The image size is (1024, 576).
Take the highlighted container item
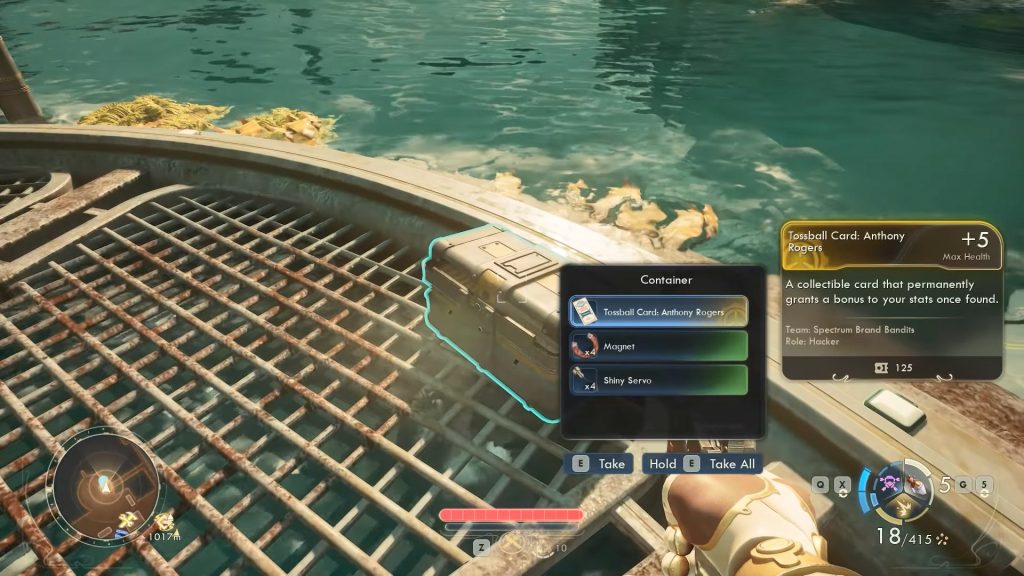(x=600, y=464)
